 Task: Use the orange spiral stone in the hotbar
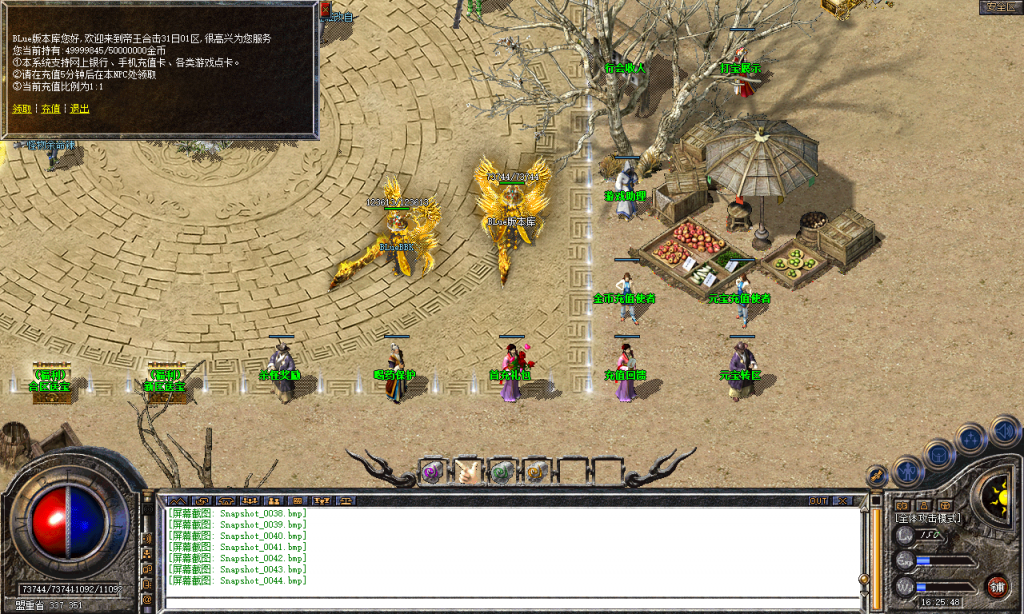pos(538,471)
